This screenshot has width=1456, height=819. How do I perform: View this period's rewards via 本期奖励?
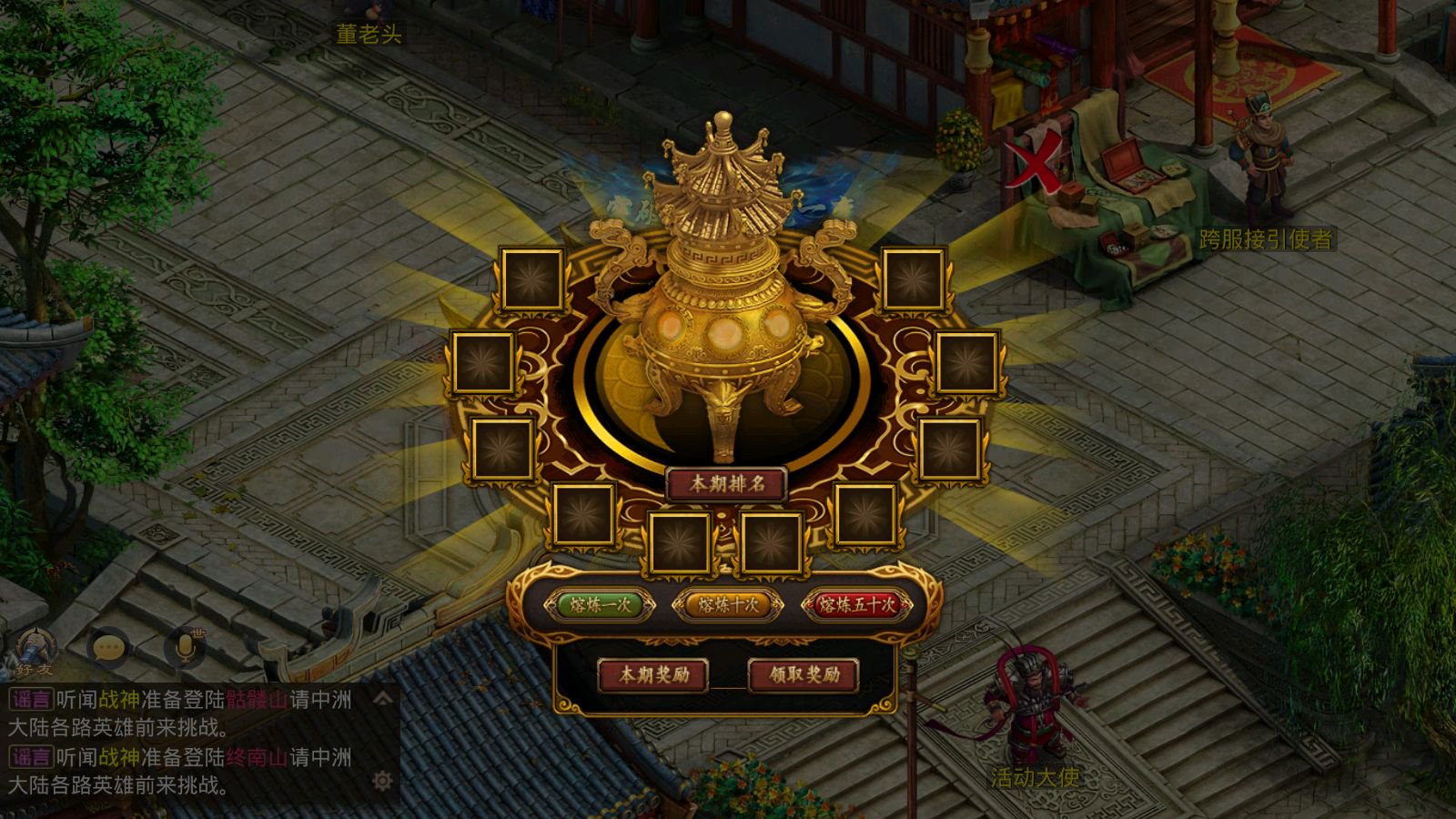click(653, 675)
